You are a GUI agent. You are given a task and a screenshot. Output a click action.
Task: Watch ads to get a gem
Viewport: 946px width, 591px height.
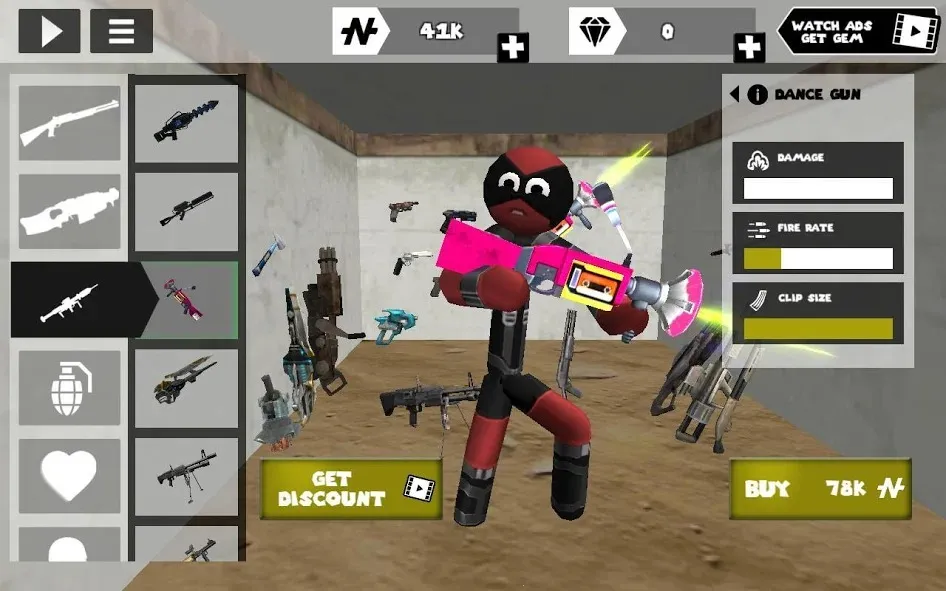(859, 32)
